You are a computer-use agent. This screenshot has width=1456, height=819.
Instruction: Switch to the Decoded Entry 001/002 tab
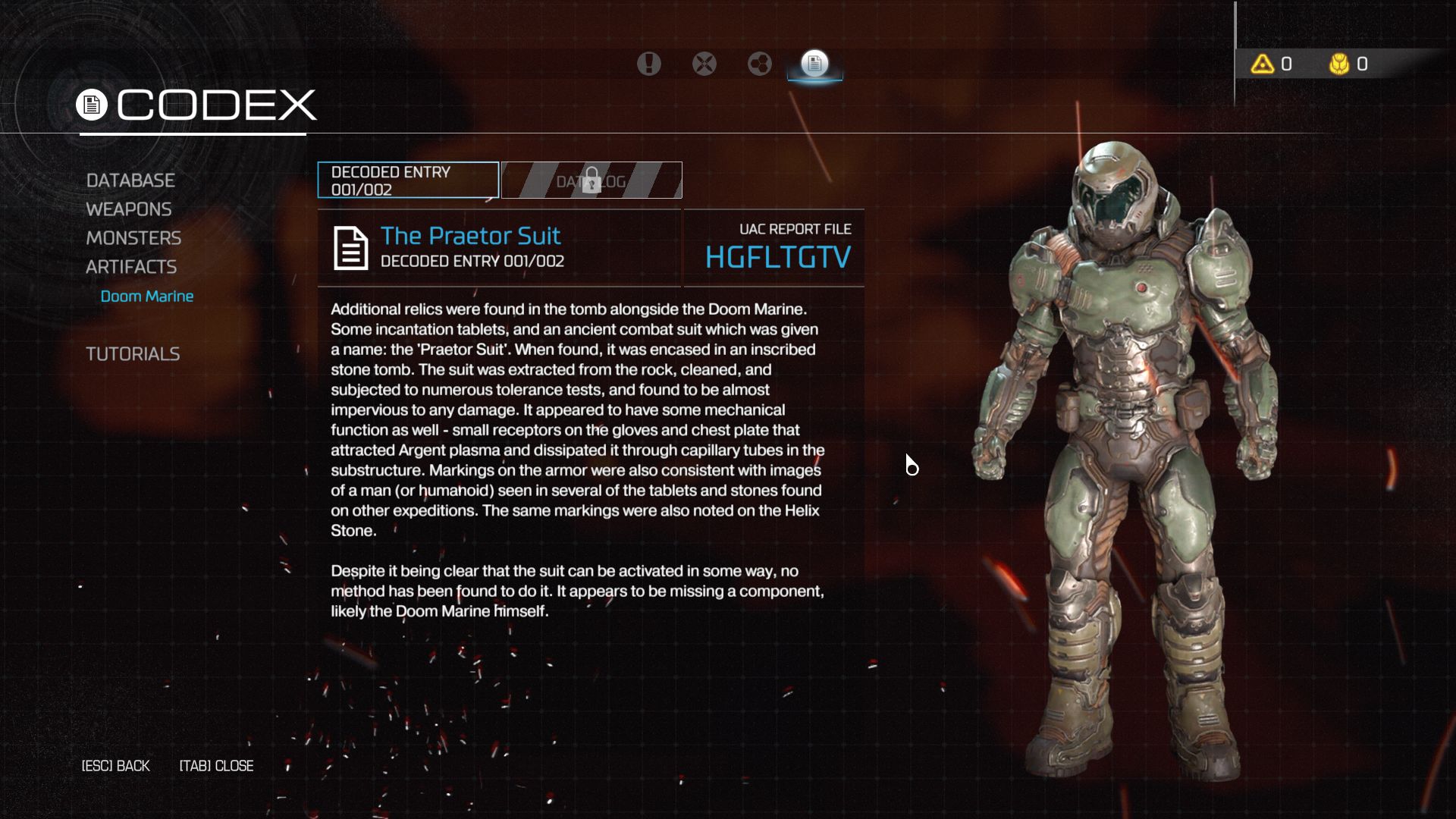click(407, 180)
